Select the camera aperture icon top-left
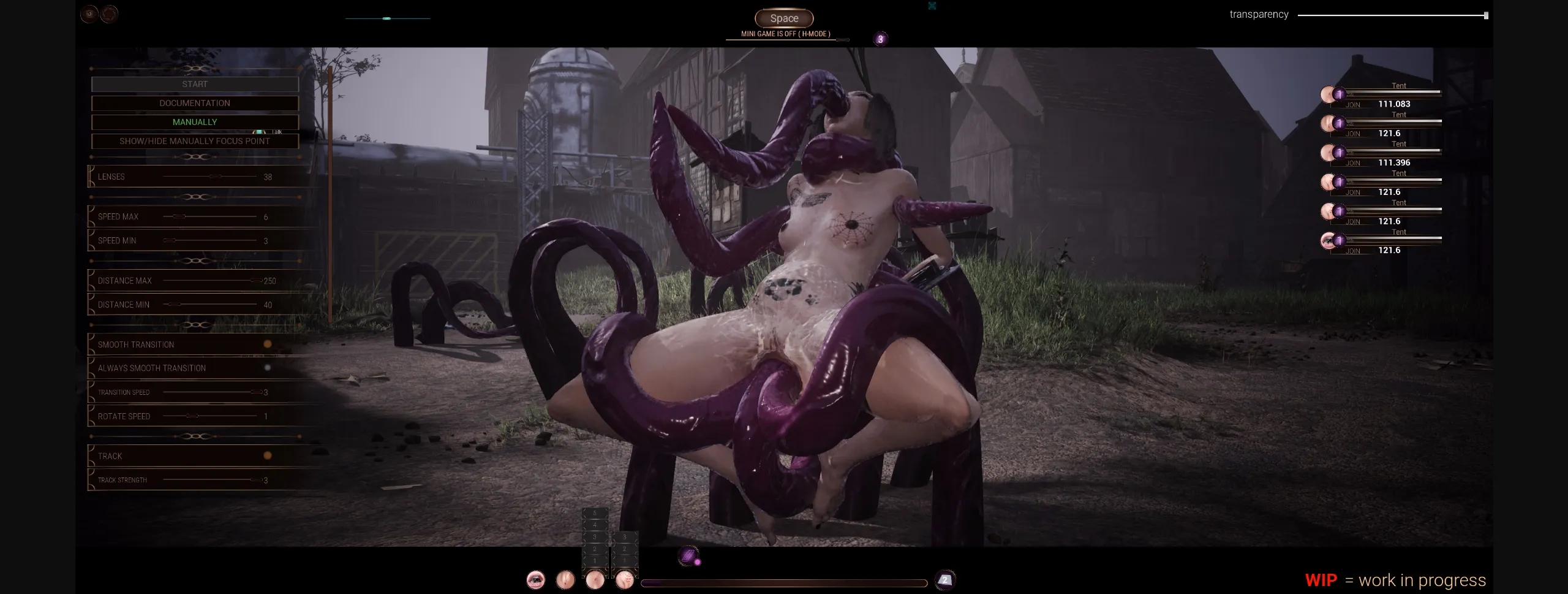1568x594 pixels. [110, 14]
